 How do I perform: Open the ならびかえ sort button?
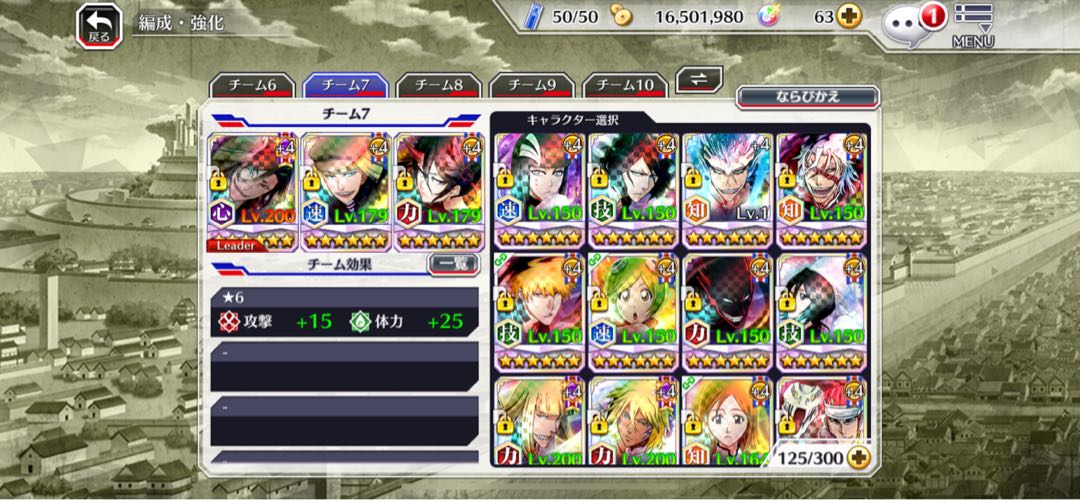pyautogui.click(x=807, y=97)
